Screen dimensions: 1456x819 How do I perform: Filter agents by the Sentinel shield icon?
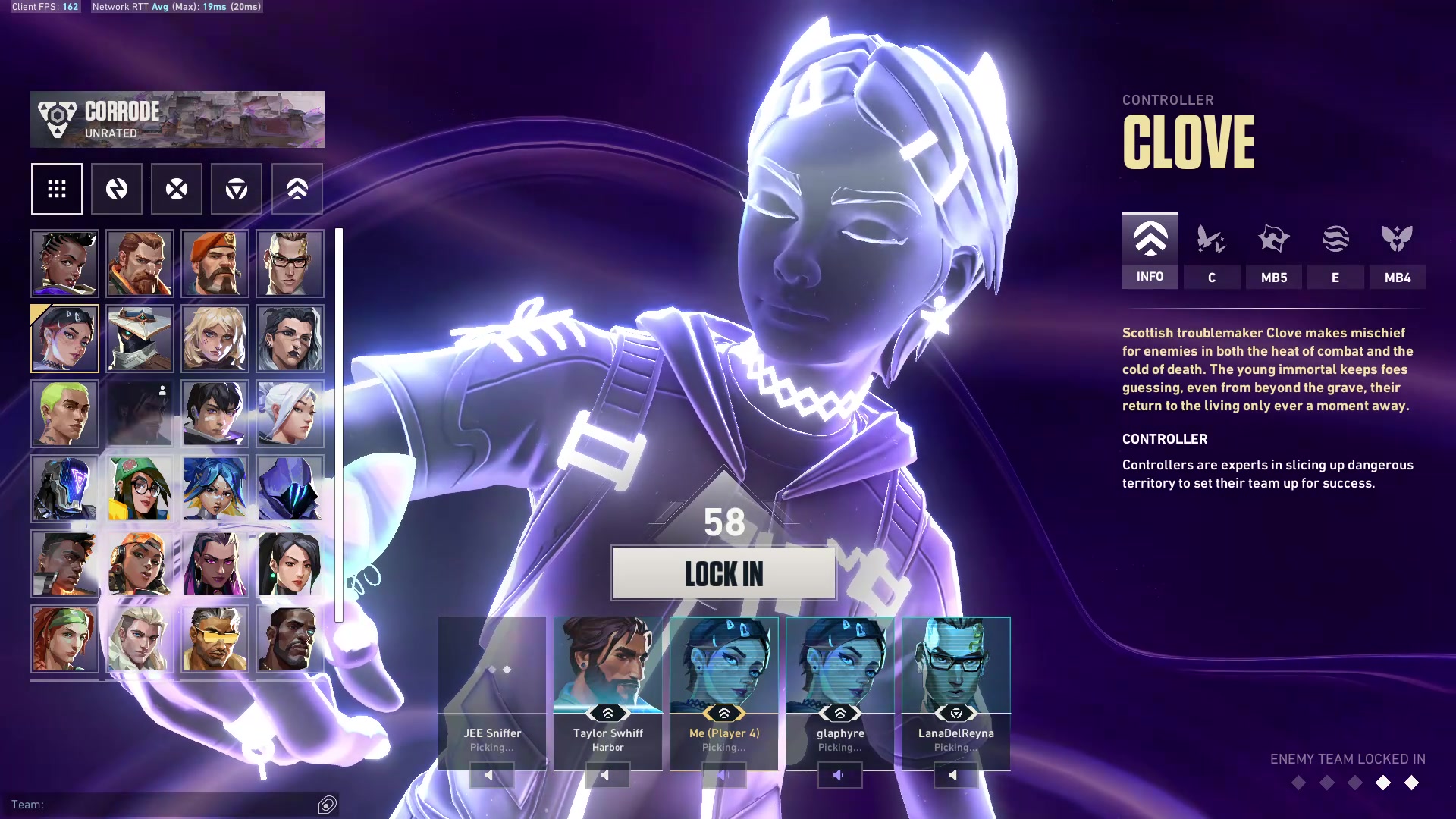(x=237, y=189)
